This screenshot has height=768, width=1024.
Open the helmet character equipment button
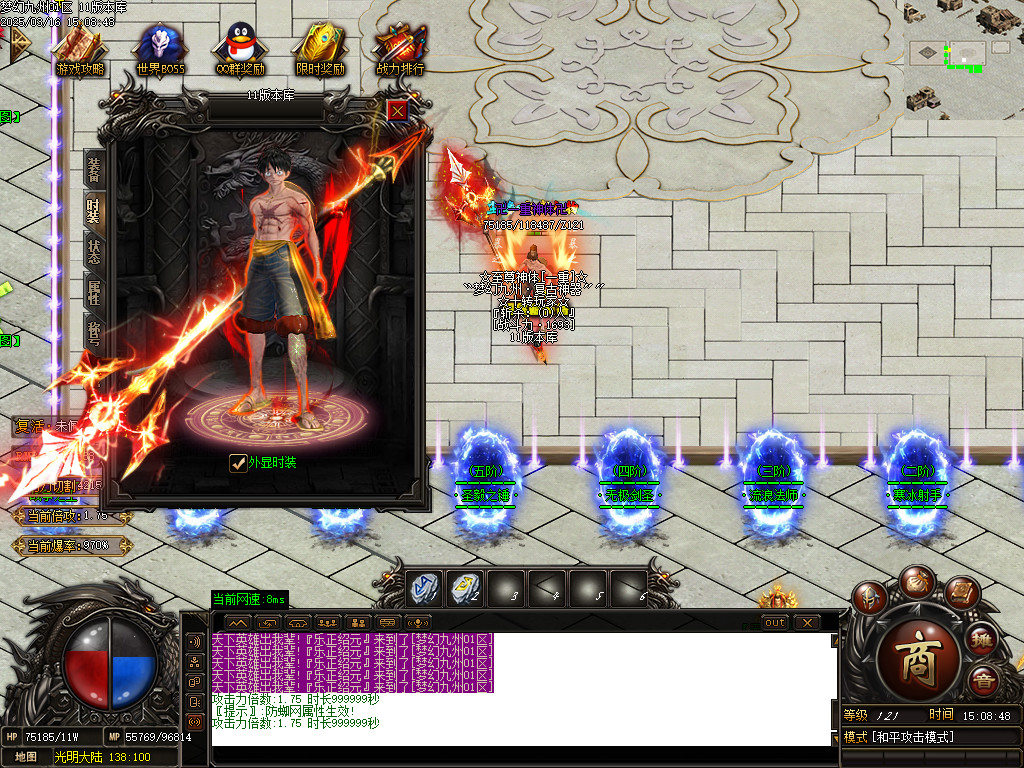870,599
